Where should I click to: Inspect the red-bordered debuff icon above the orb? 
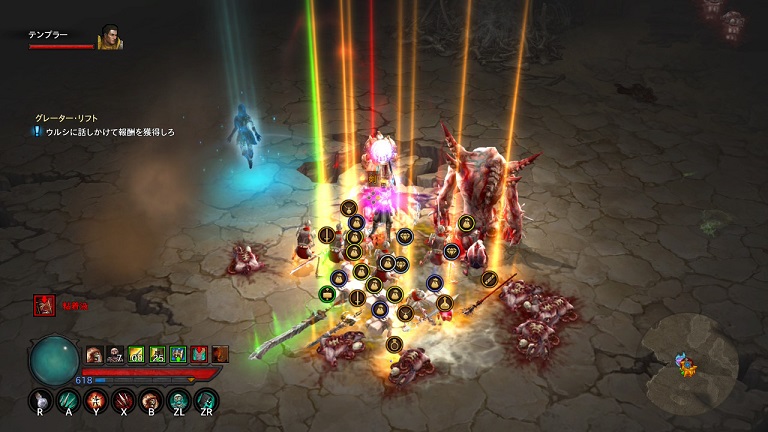pyautogui.click(x=43, y=305)
